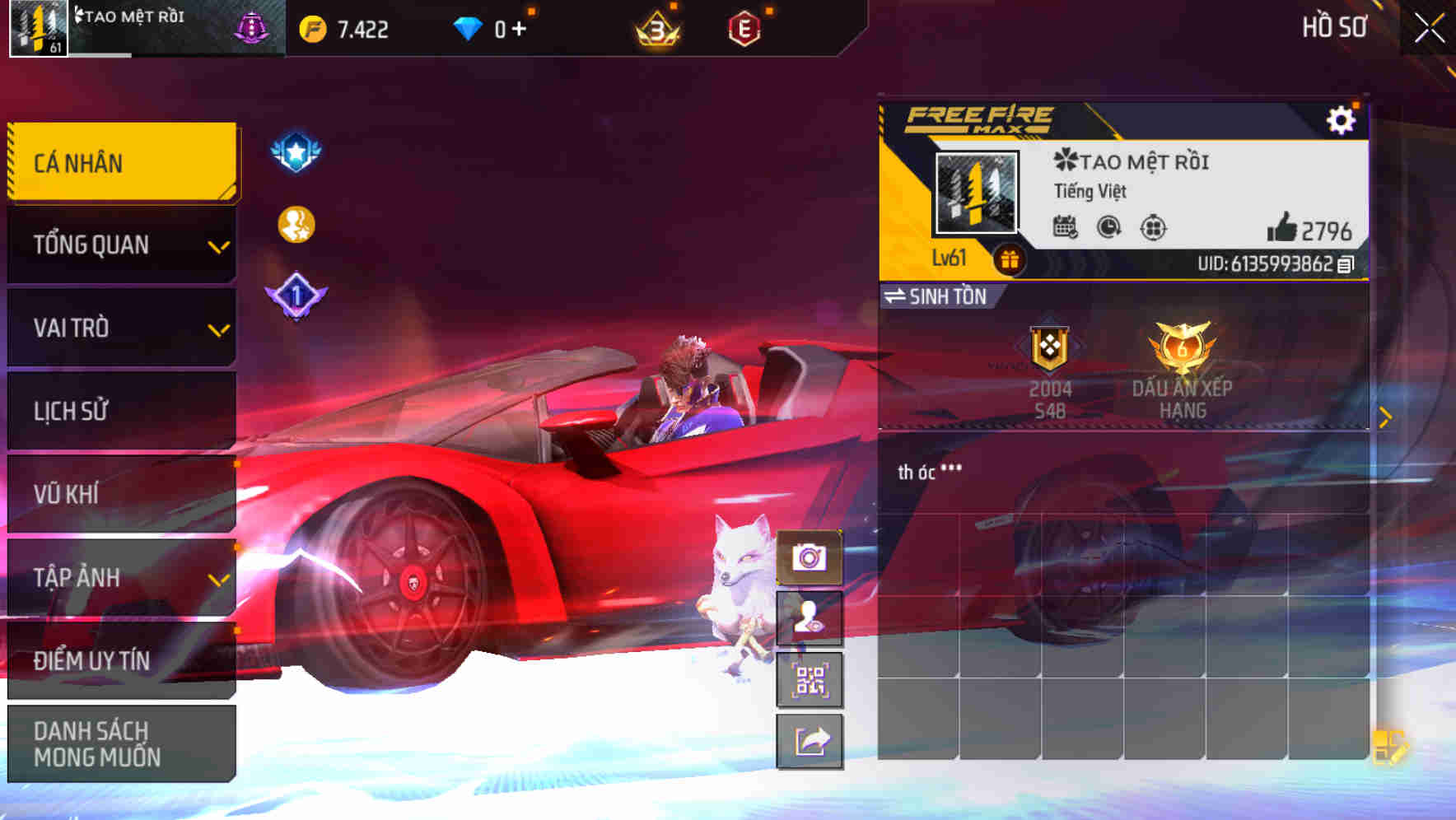Expand the TẬP ẢNH section
Image resolution: width=1456 pixels, height=820 pixels.
click(x=121, y=577)
